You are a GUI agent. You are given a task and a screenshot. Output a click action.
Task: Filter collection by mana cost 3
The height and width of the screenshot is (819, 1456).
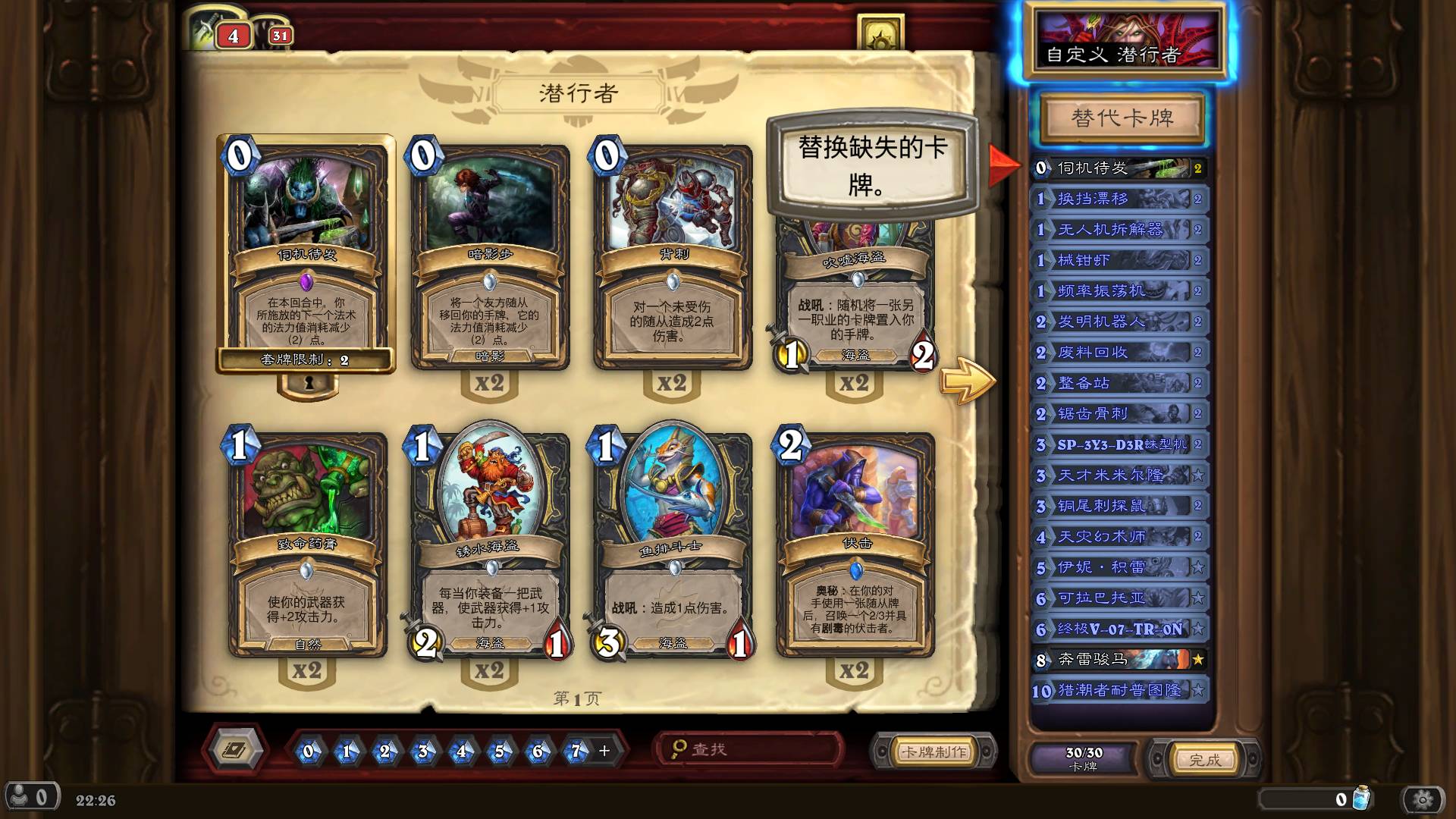click(x=423, y=752)
